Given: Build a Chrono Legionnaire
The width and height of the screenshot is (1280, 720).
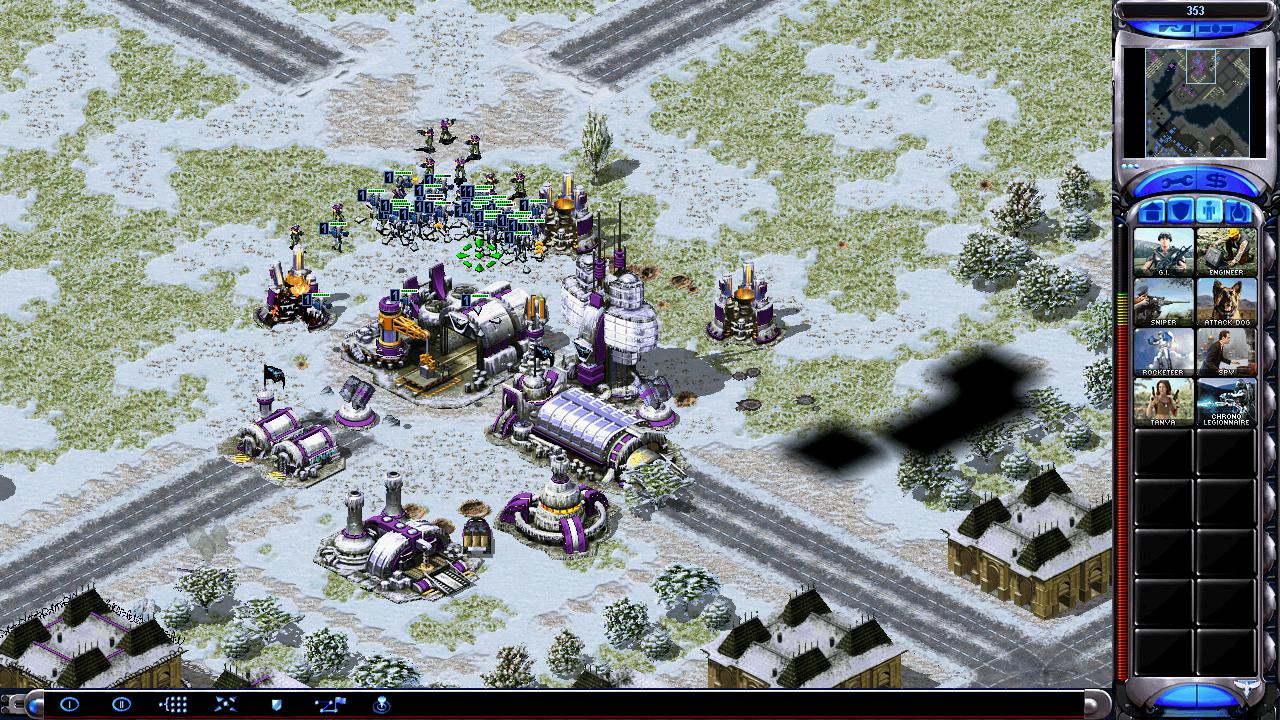Looking at the screenshot, I should (1226, 401).
